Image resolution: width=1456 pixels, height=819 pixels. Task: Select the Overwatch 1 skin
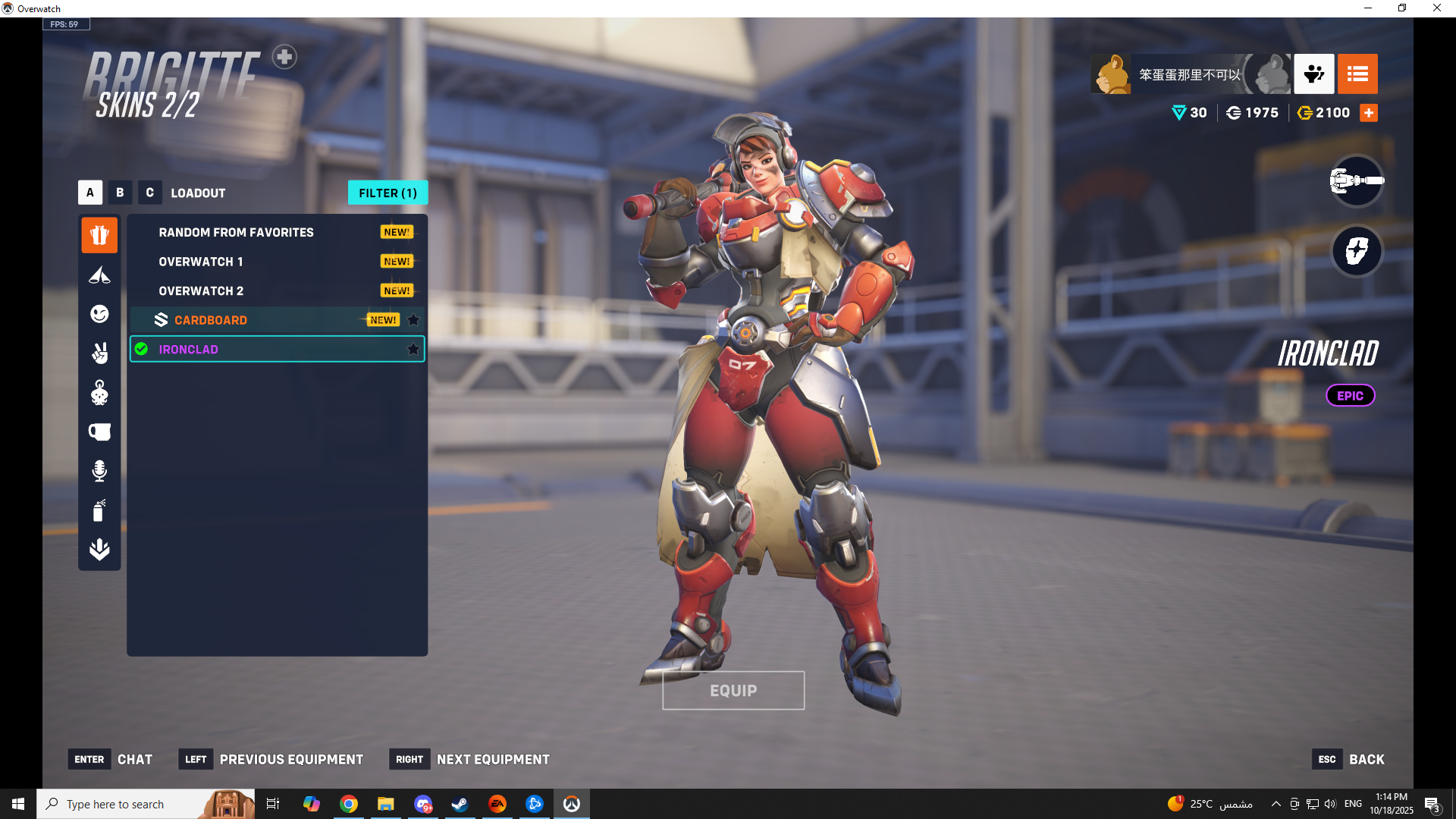[201, 262]
